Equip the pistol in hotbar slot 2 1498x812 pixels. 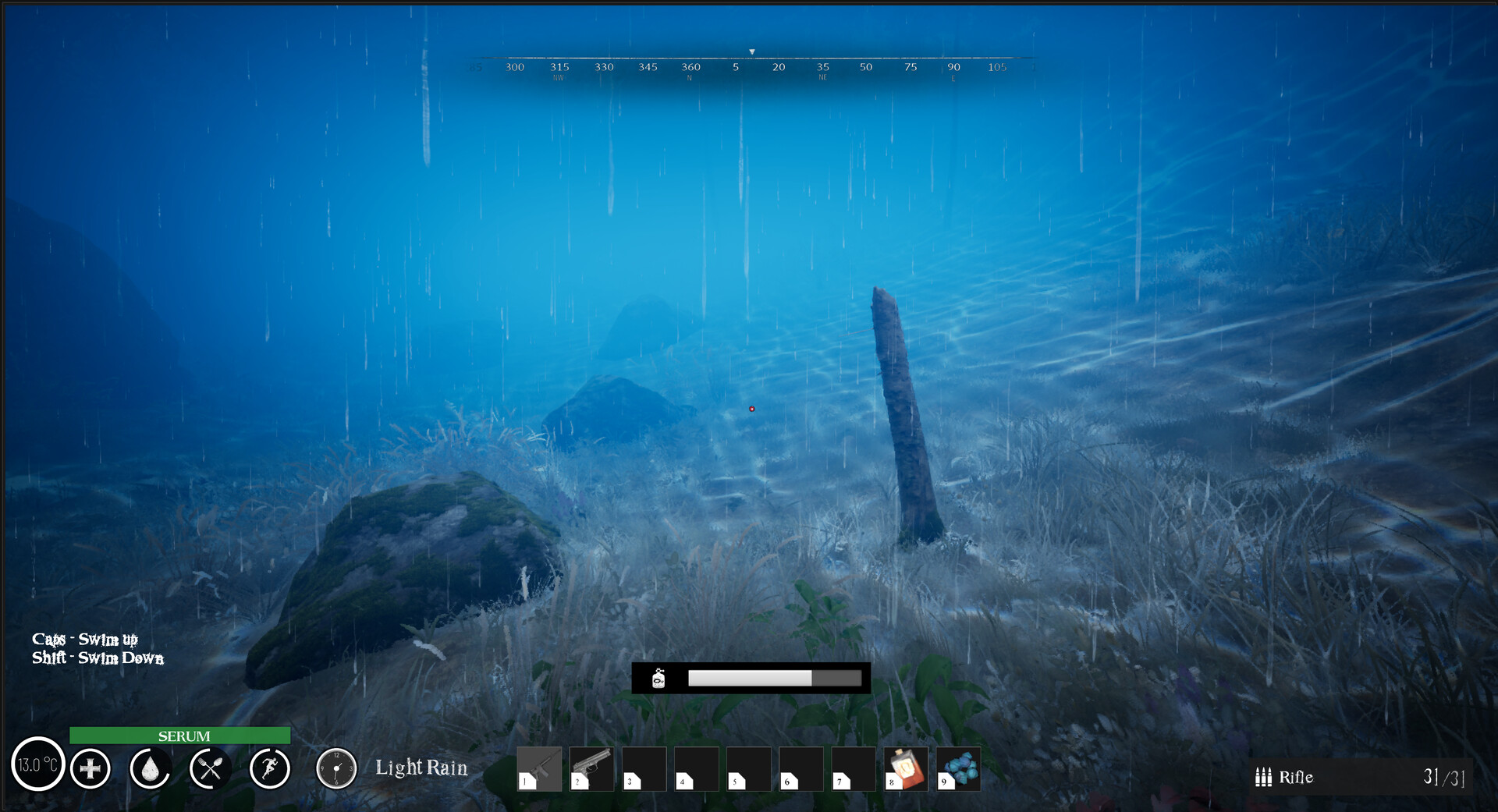[x=591, y=768]
